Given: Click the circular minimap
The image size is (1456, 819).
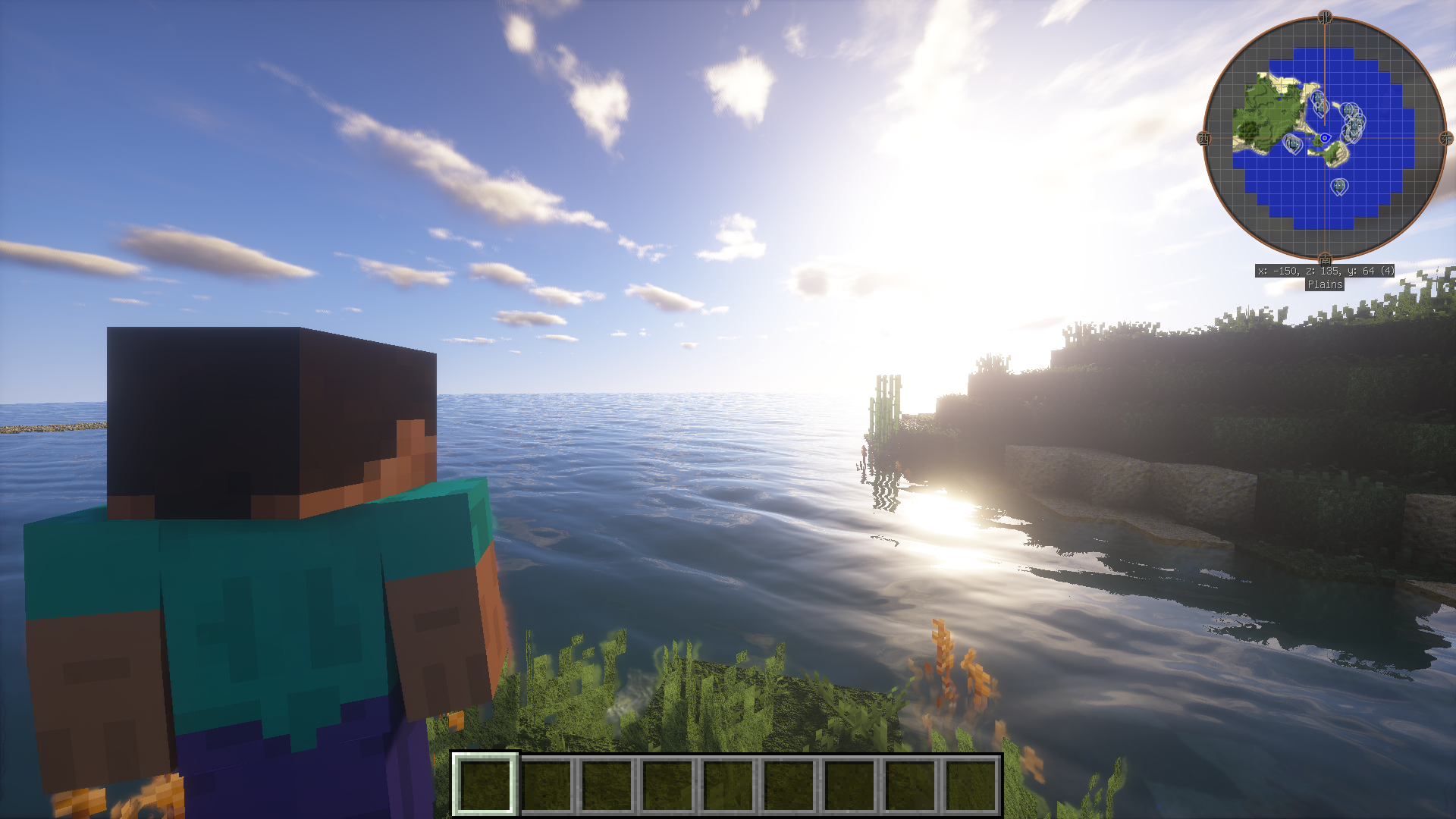Looking at the screenshot, I should click(x=1324, y=138).
